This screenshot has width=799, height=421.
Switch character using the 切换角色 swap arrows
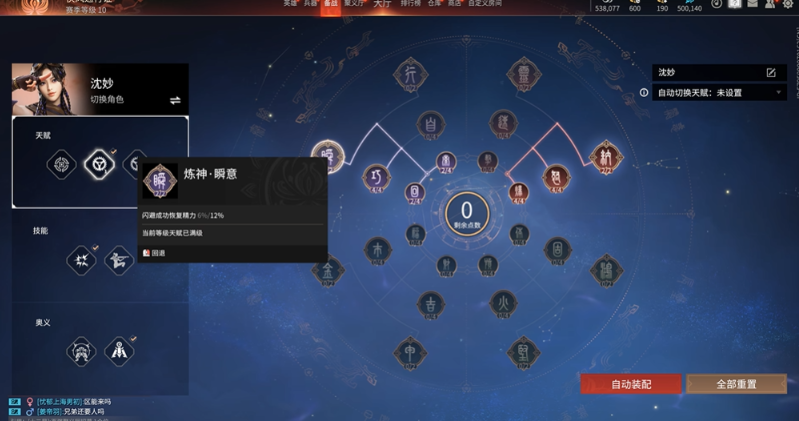[175, 100]
